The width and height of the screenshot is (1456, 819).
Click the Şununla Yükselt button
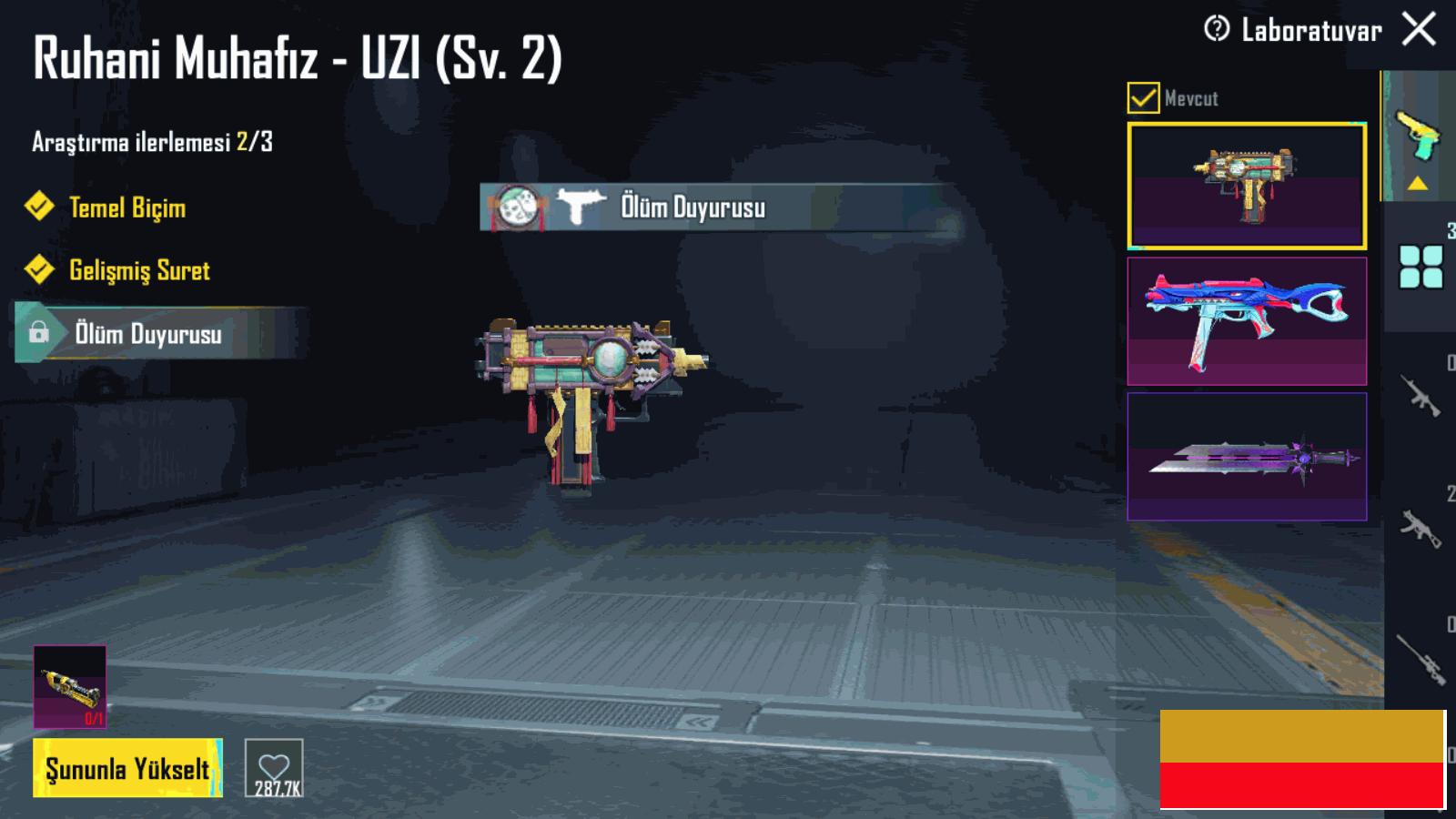127,768
